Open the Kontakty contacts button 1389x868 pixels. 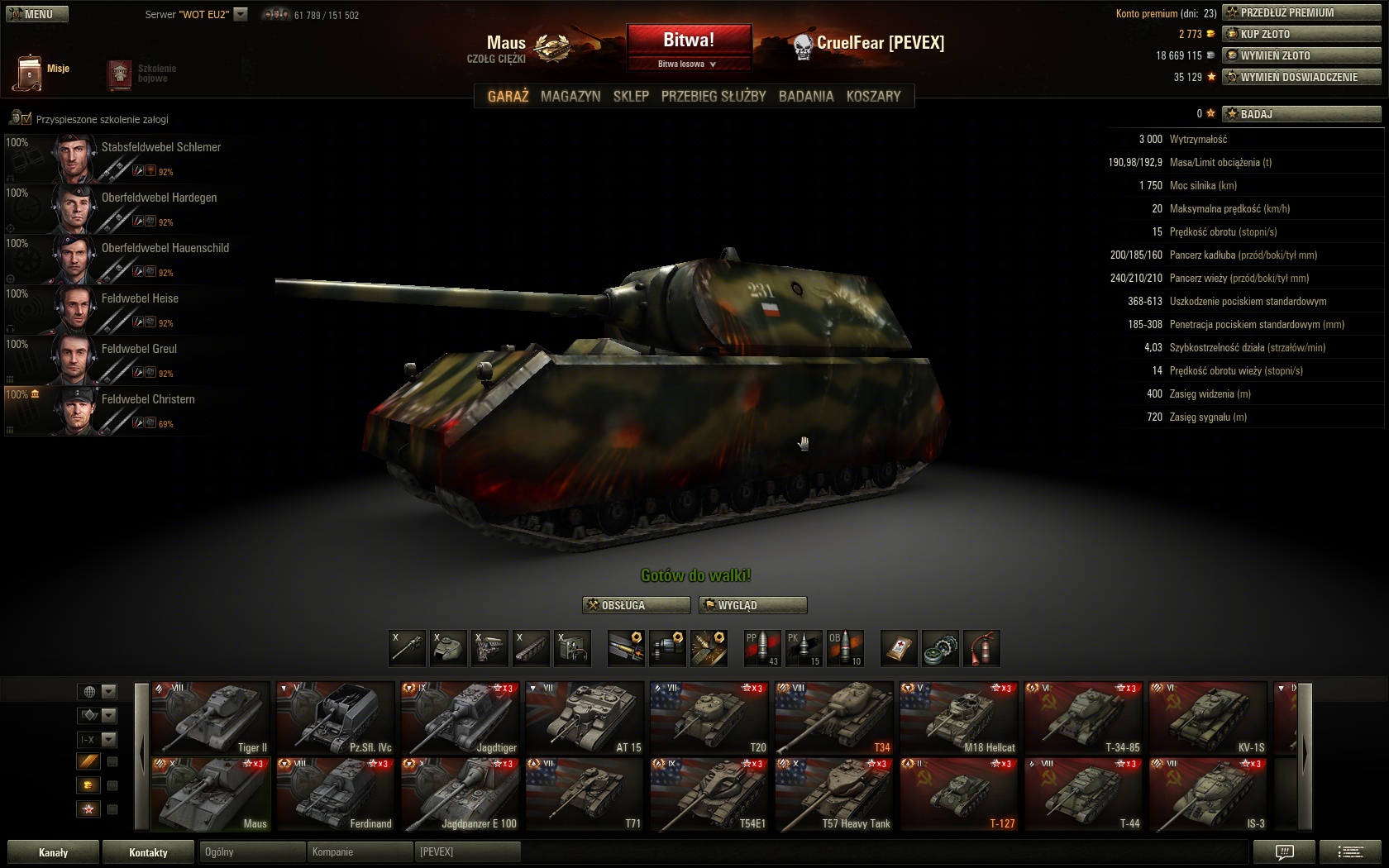pyautogui.click(x=148, y=852)
